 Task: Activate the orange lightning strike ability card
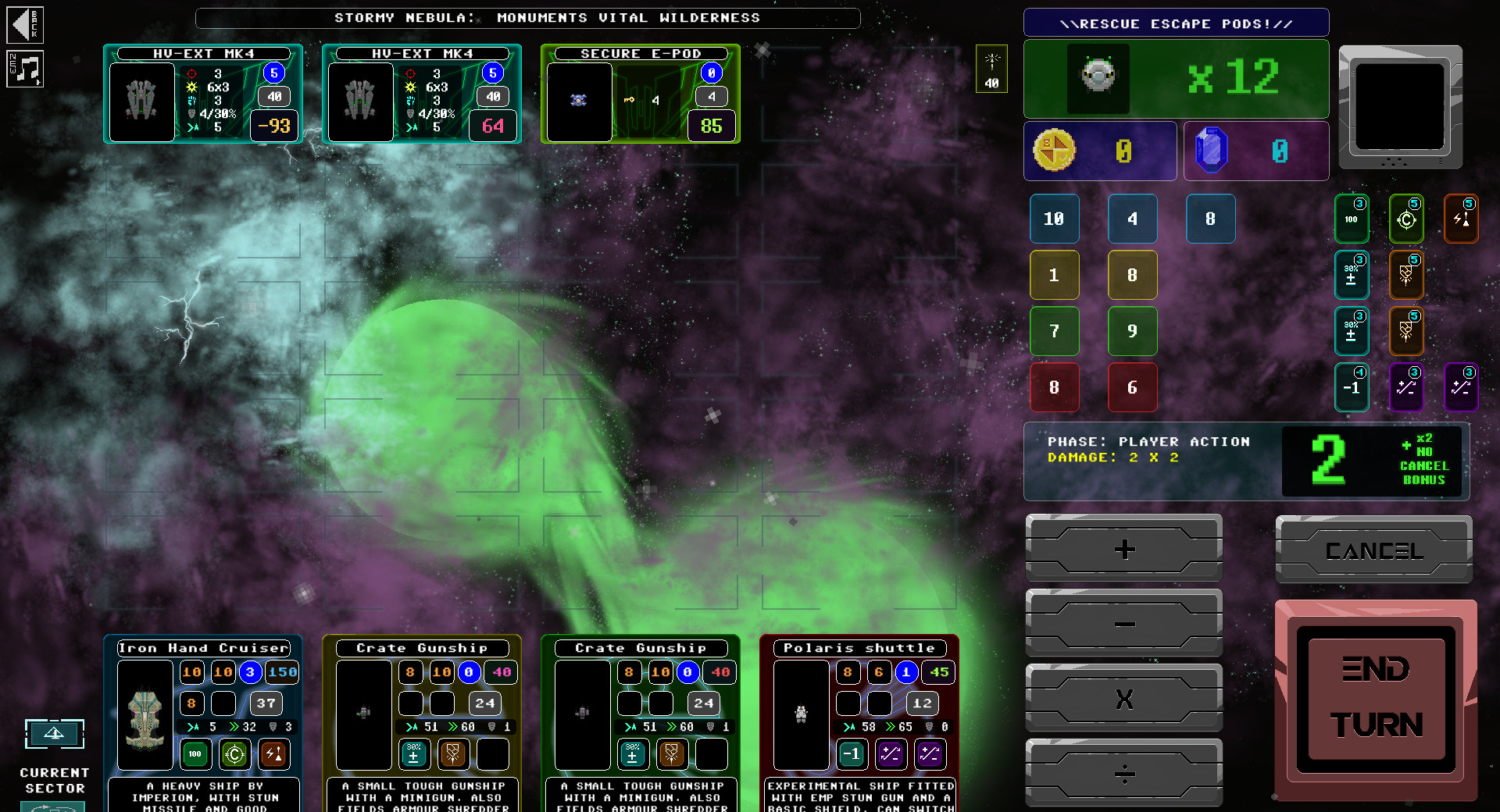pyautogui.click(x=1461, y=219)
